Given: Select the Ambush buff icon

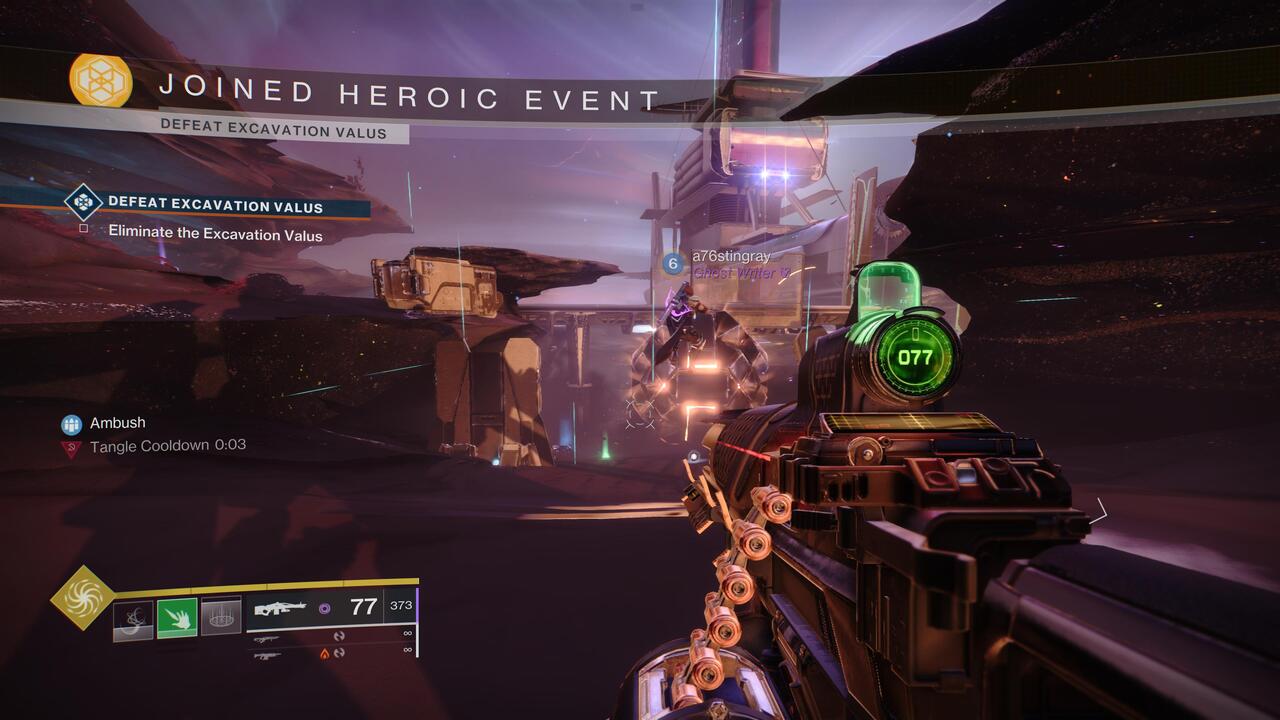Looking at the screenshot, I should pos(71,424).
